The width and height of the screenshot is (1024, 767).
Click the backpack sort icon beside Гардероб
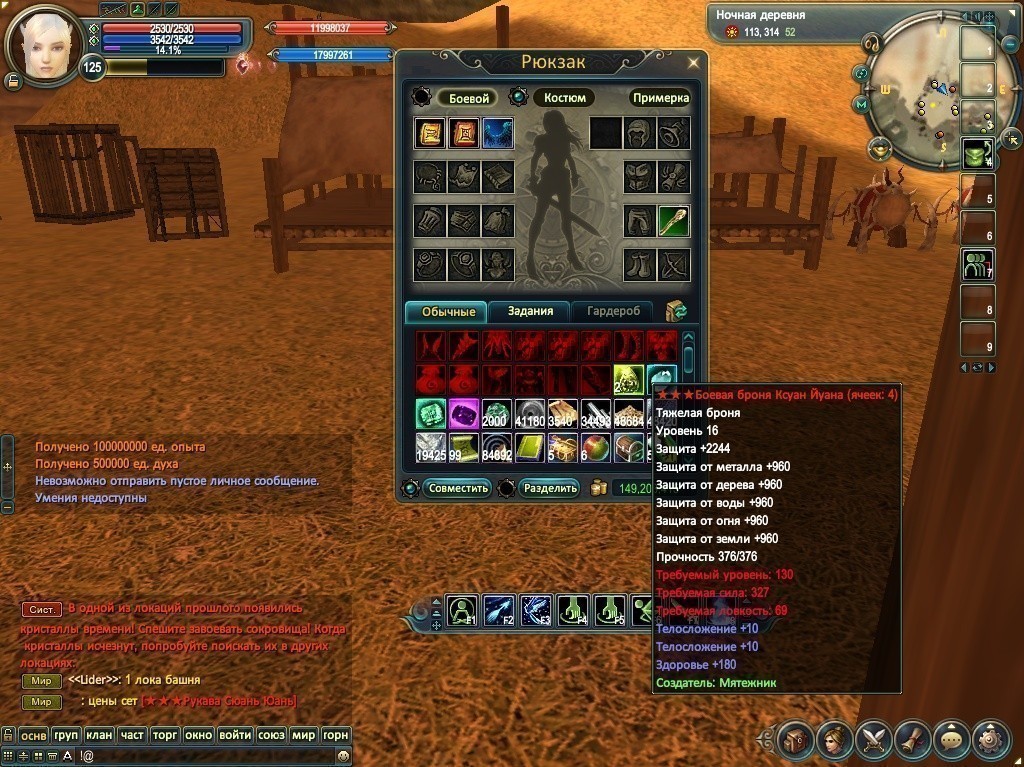675,311
